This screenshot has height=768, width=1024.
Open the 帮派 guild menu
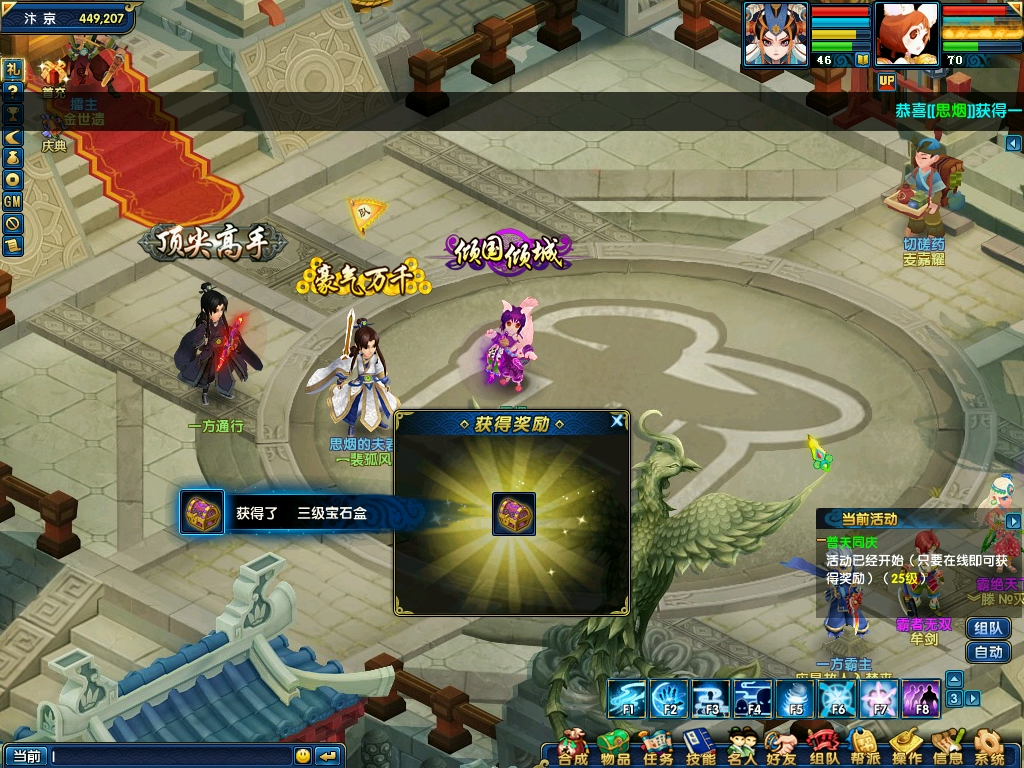[864, 748]
